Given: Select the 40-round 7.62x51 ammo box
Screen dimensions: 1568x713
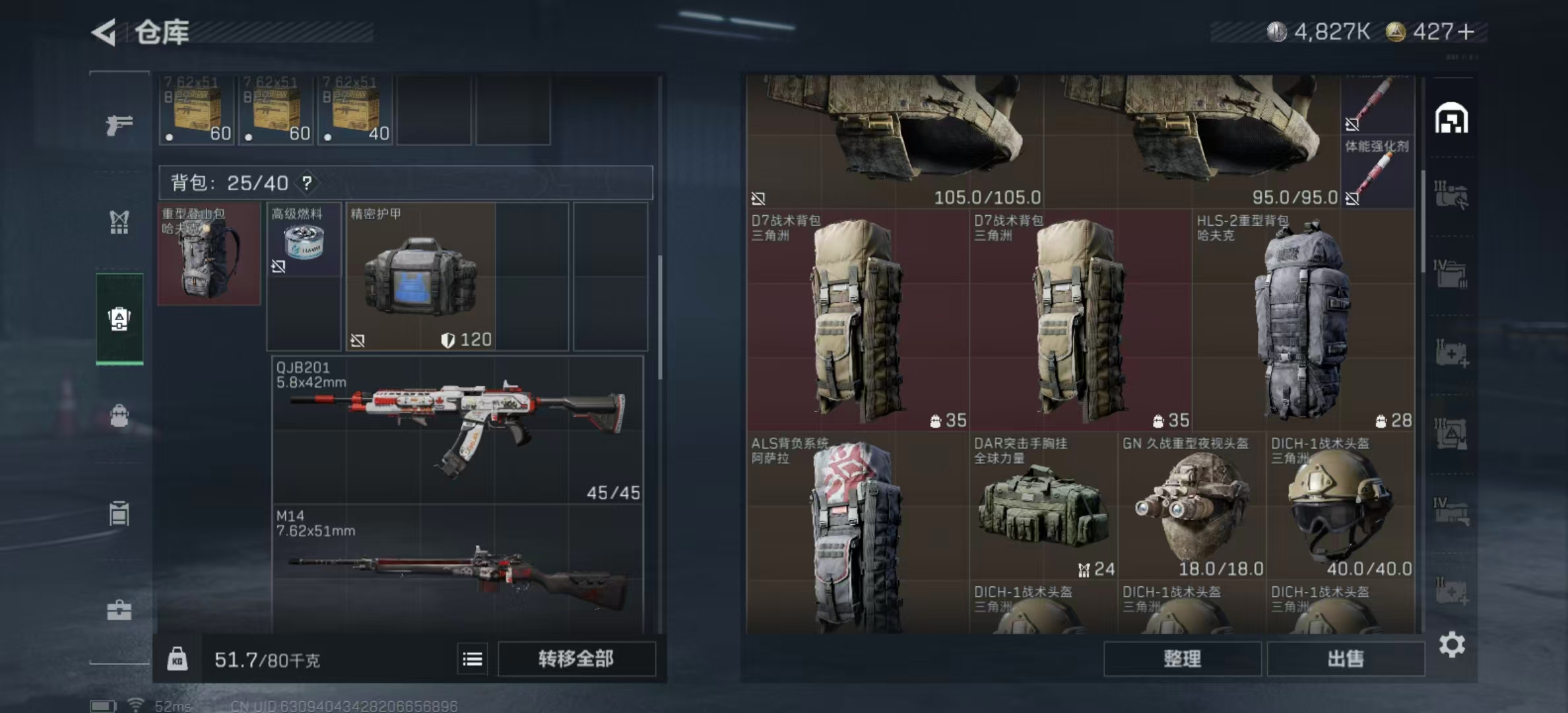Looking at the screenshot, I should click(x=355, y=110).
